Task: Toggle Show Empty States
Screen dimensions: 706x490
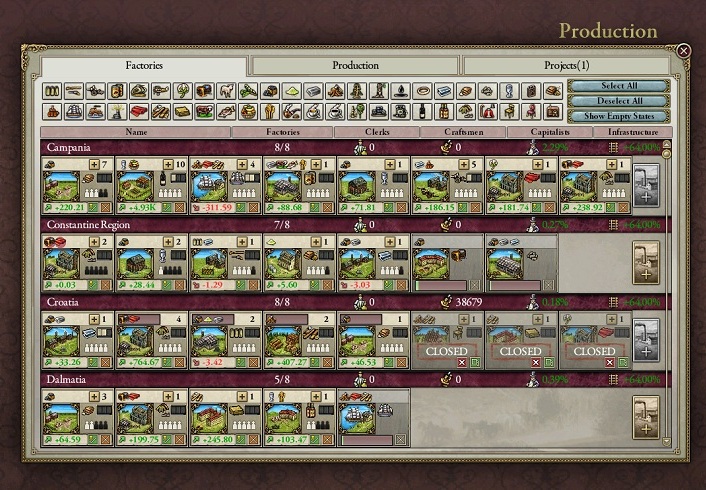Action: 619,116
